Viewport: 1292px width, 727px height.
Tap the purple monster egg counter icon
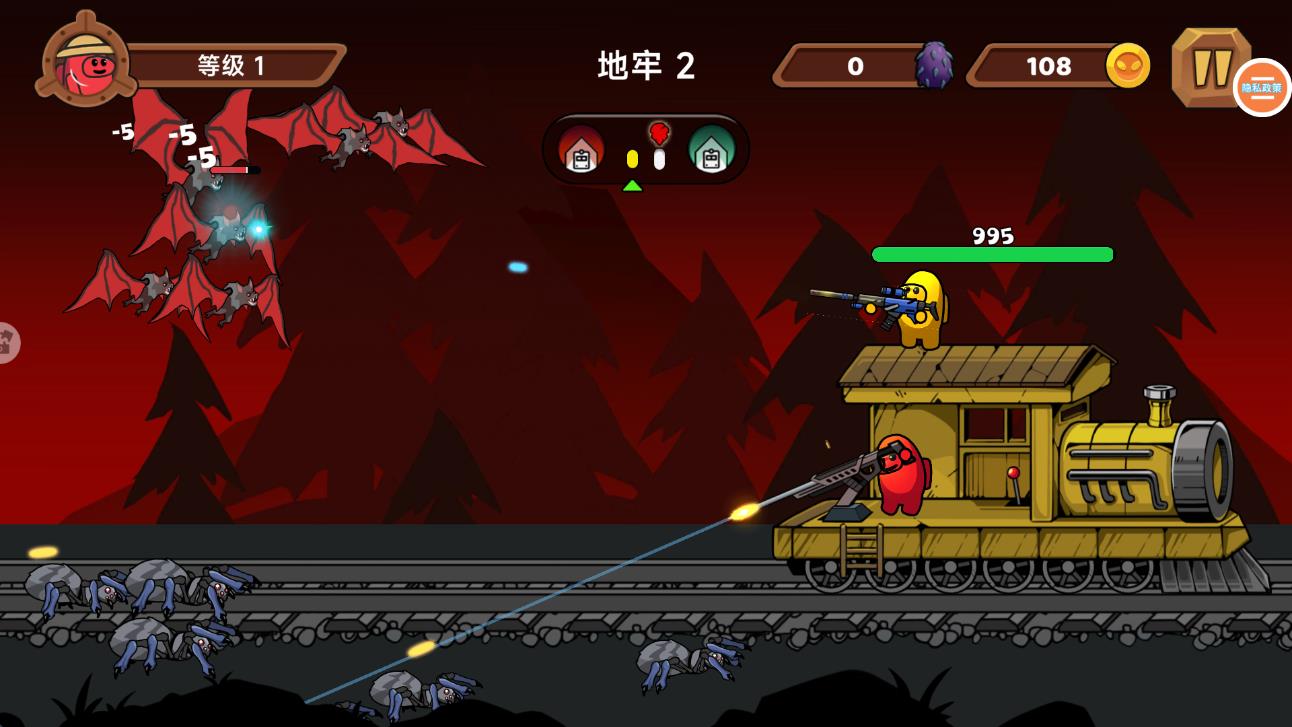click(932, 66)
